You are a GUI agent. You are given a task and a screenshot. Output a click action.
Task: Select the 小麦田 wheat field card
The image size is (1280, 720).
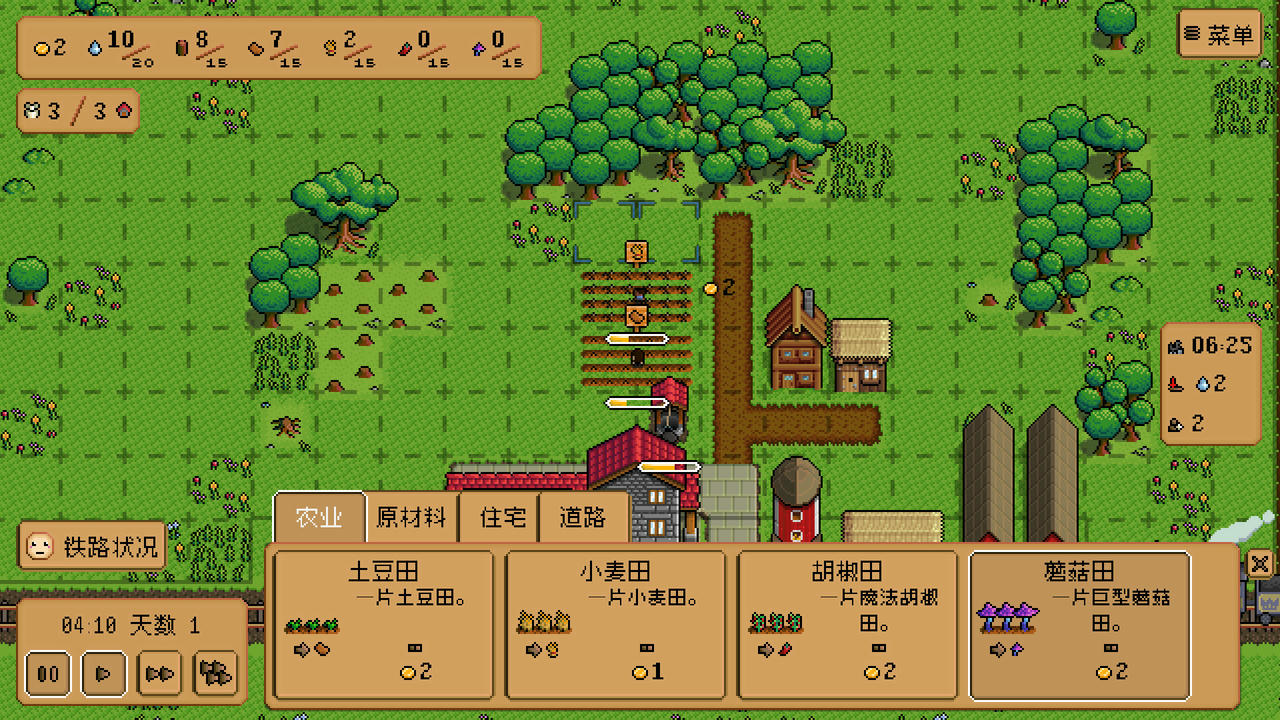point(615,622)
